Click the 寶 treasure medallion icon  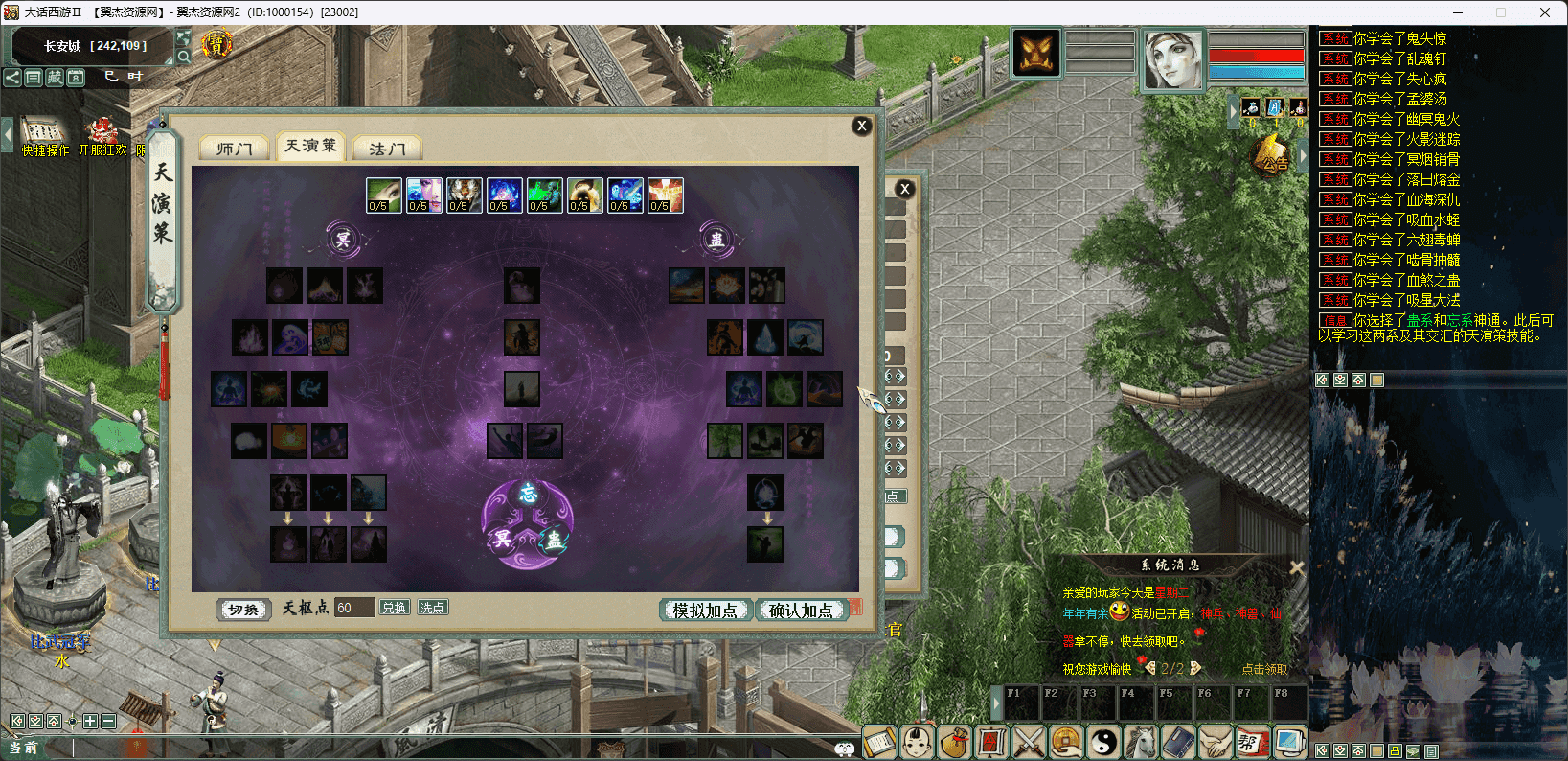216,44
